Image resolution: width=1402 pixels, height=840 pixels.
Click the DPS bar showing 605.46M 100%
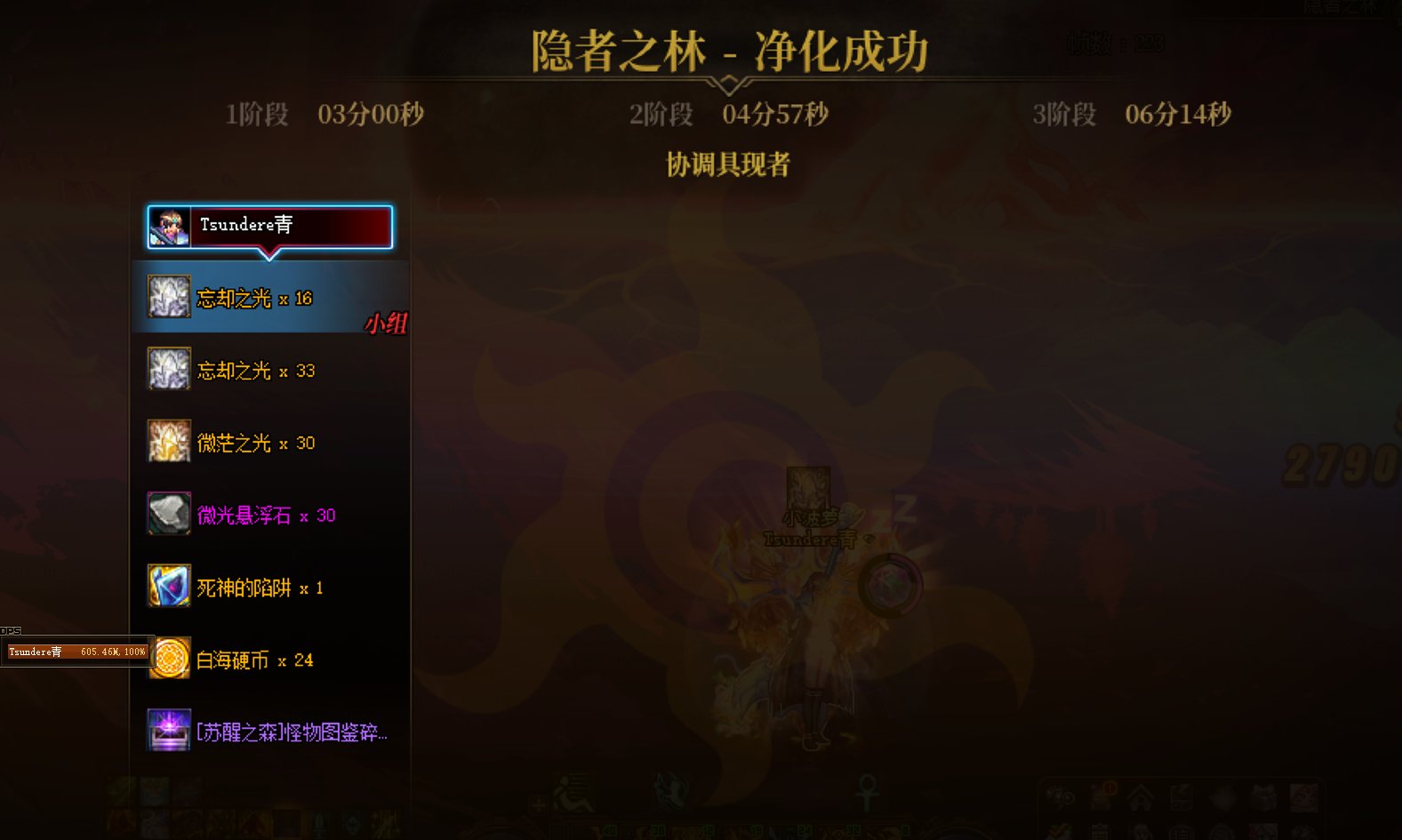tap(78, 651)
